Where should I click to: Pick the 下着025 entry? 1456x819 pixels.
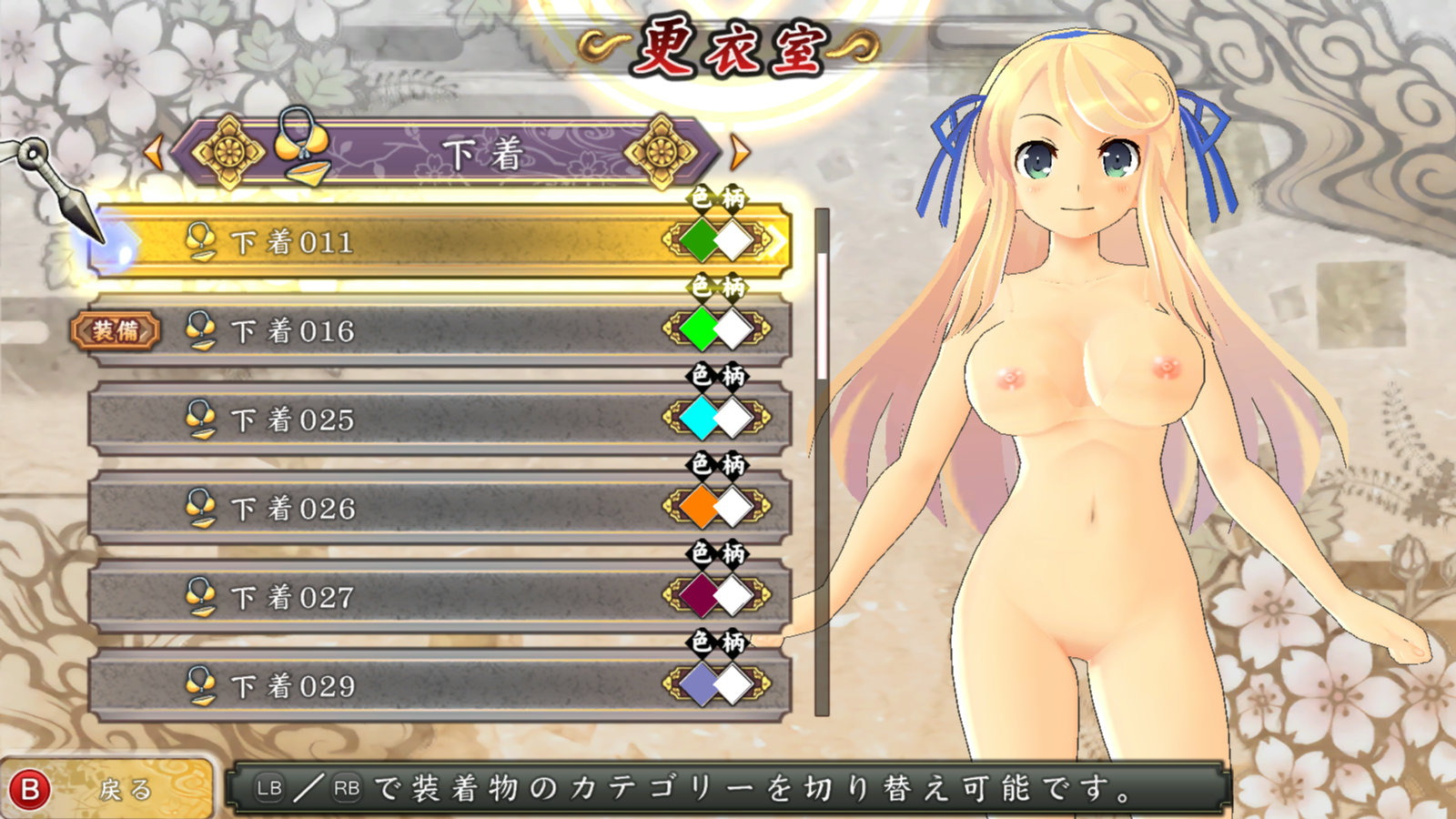(x=409, y=420)
